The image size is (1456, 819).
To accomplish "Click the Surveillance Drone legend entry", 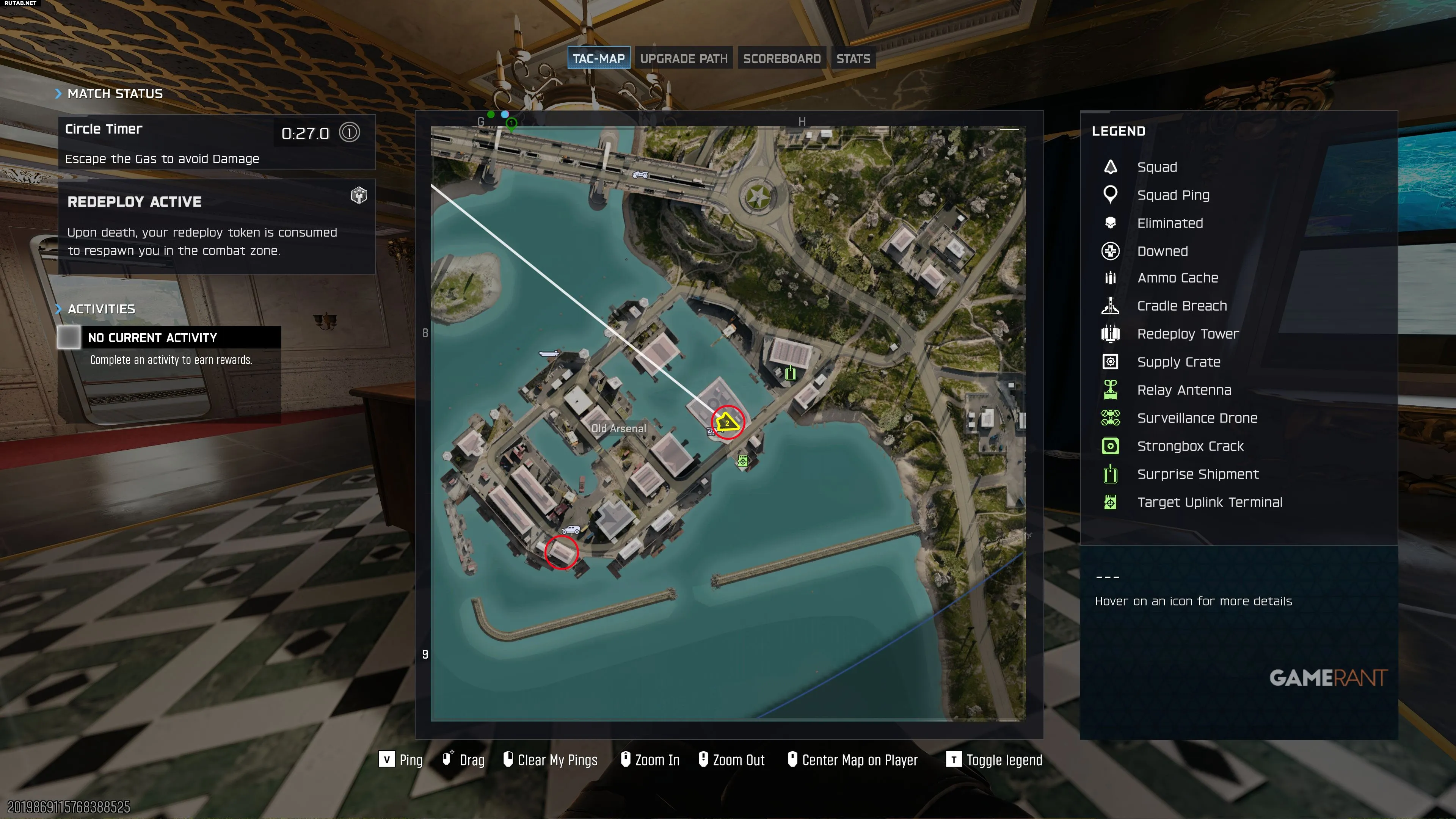I will pyautogui.click(x=1197, y=418).
